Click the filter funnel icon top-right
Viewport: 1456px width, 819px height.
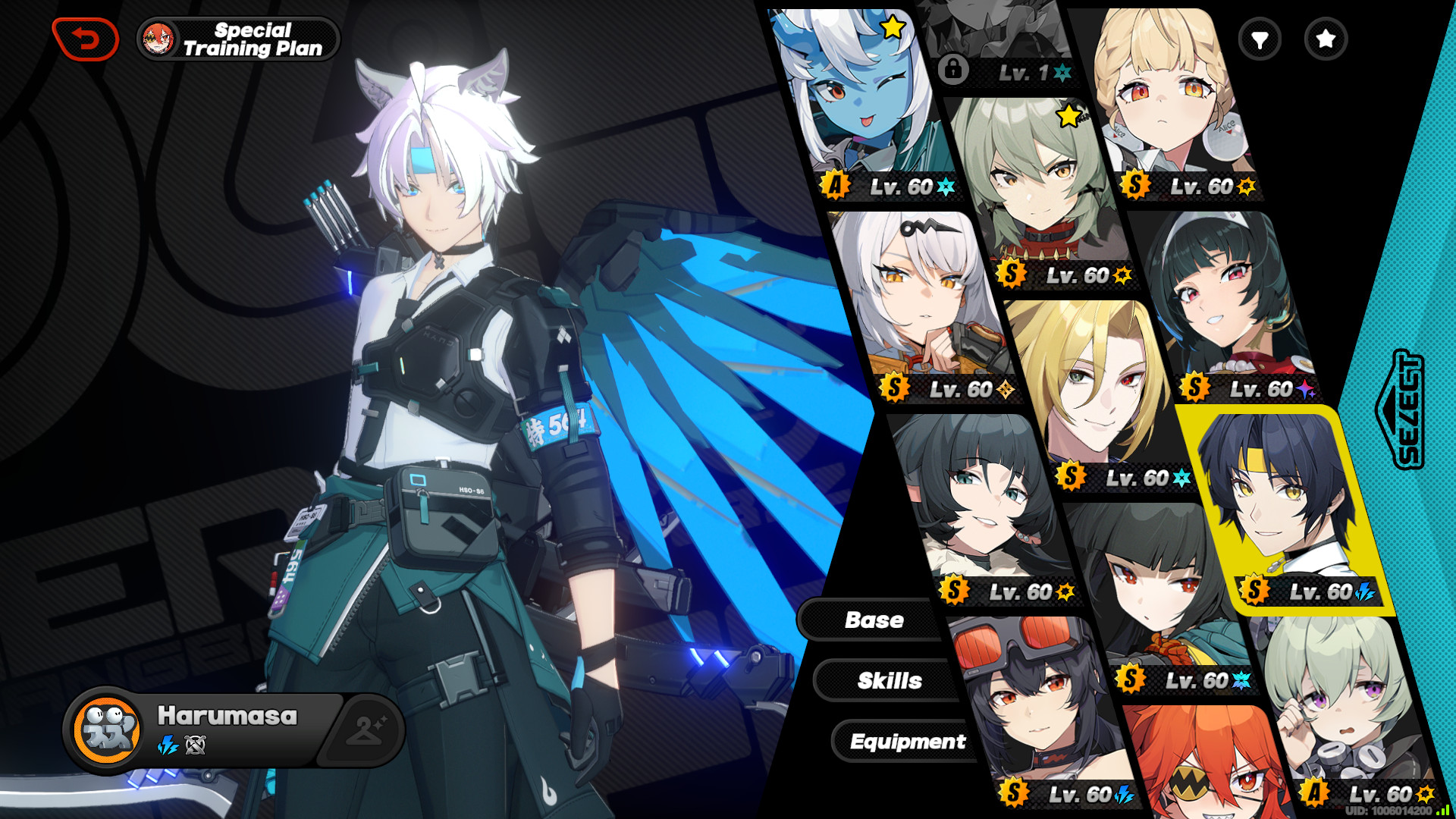pyautogui.click(x=1258, y=40)
